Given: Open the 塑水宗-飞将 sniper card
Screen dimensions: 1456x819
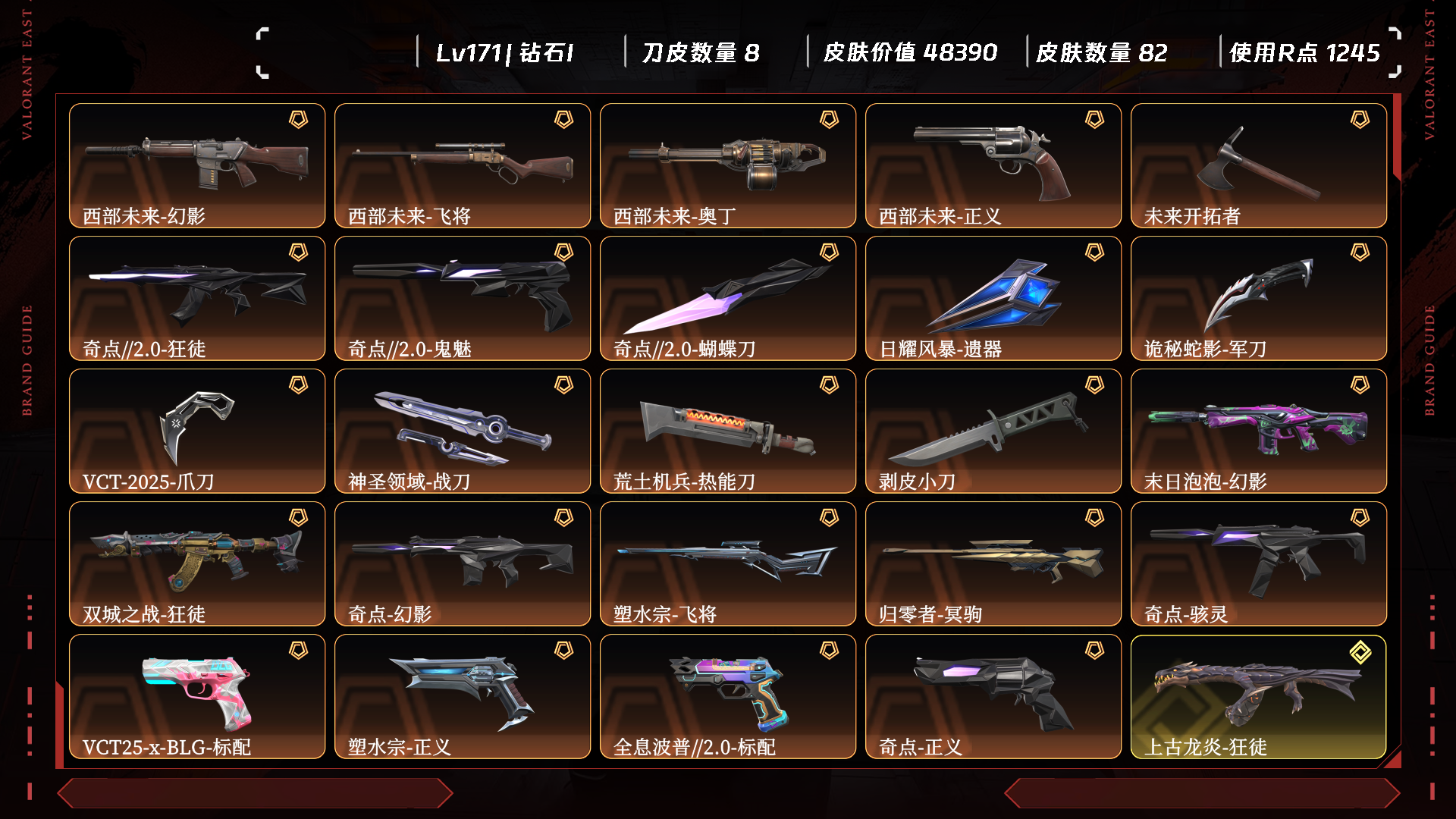Looking at the screenshot, I should click(x=728, y=563).
